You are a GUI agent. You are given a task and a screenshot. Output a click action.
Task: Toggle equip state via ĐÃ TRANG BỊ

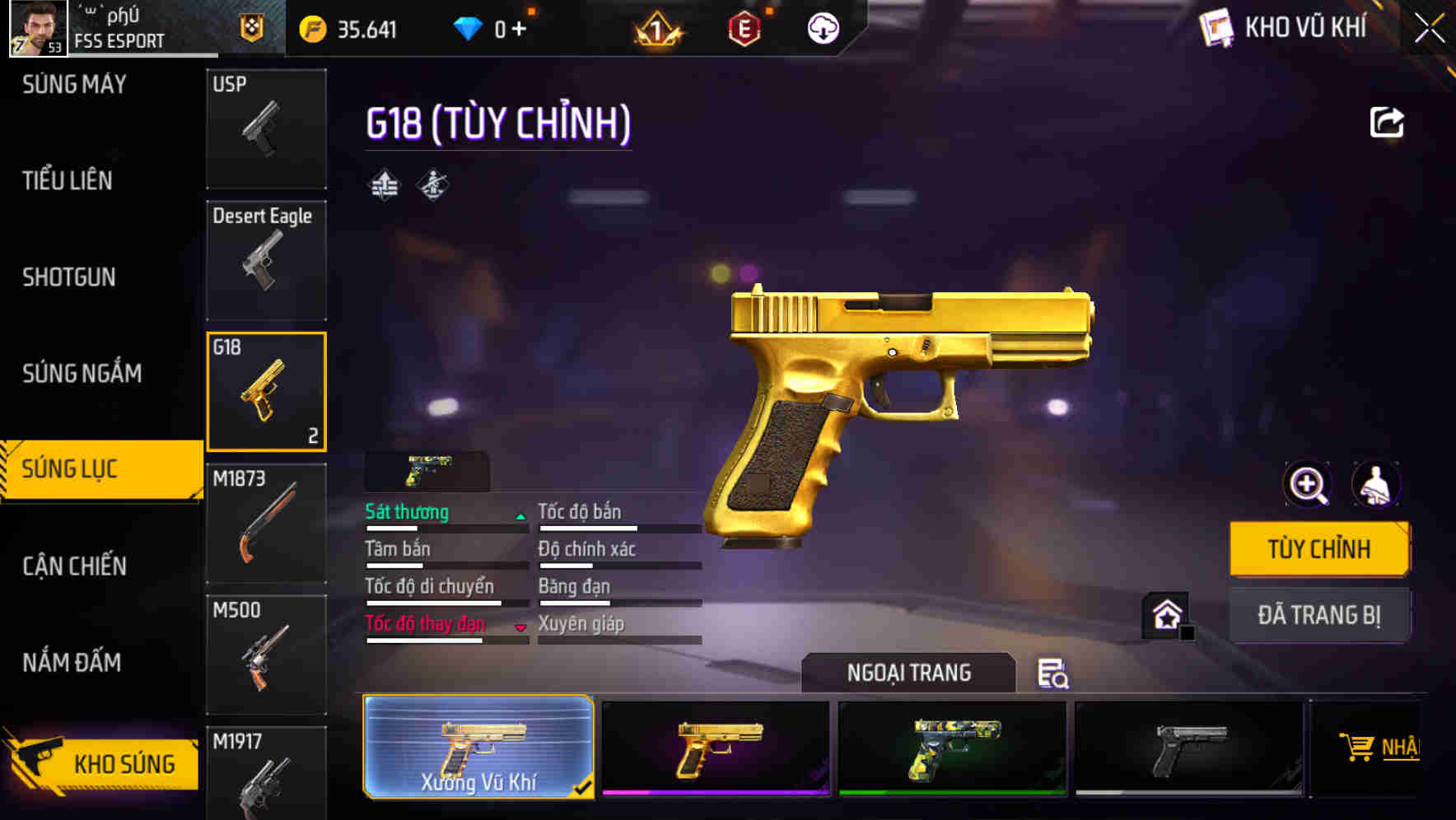[x=1319, y=614]
